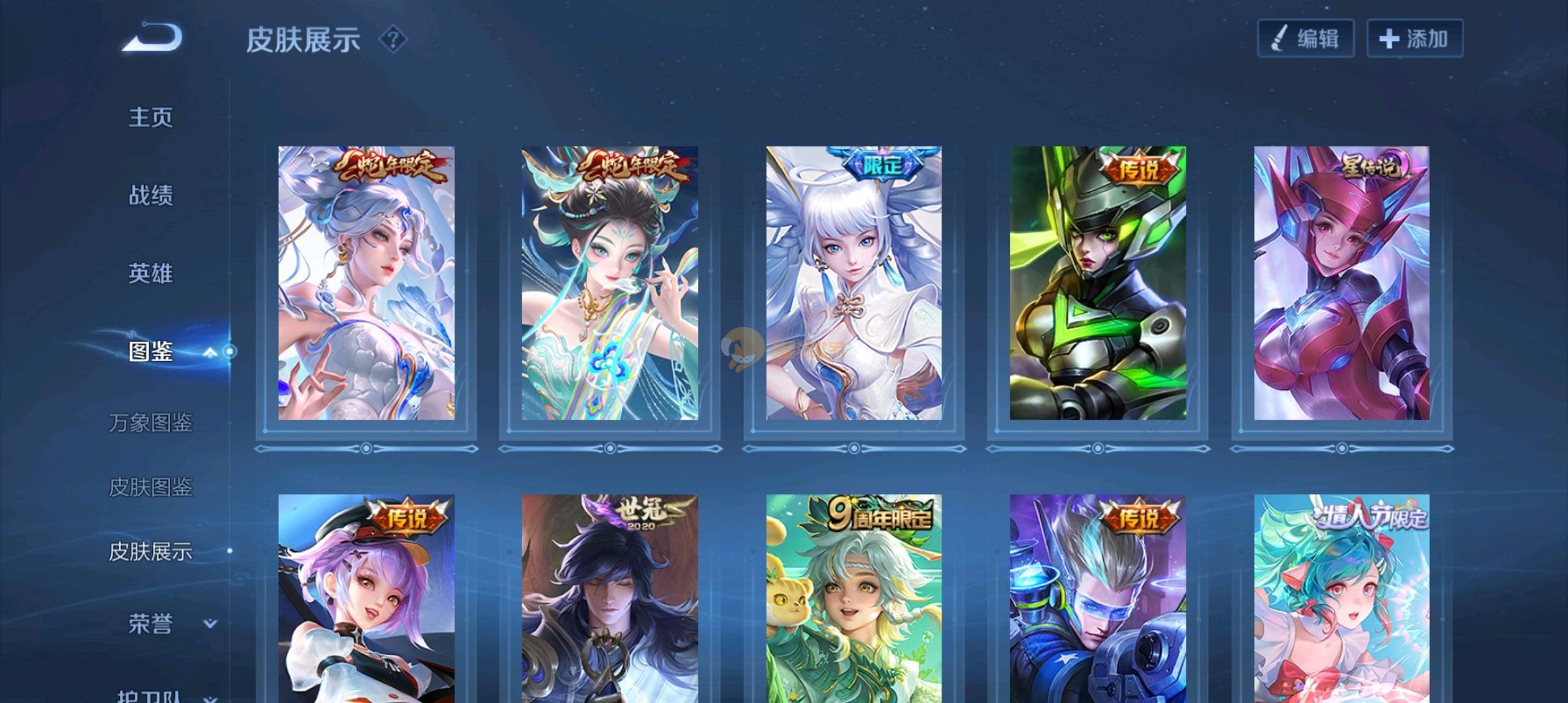Select the silver-haired 蛇年限定 skin card
Viewport: 1568px width, 703px height.
pos(366,283)
